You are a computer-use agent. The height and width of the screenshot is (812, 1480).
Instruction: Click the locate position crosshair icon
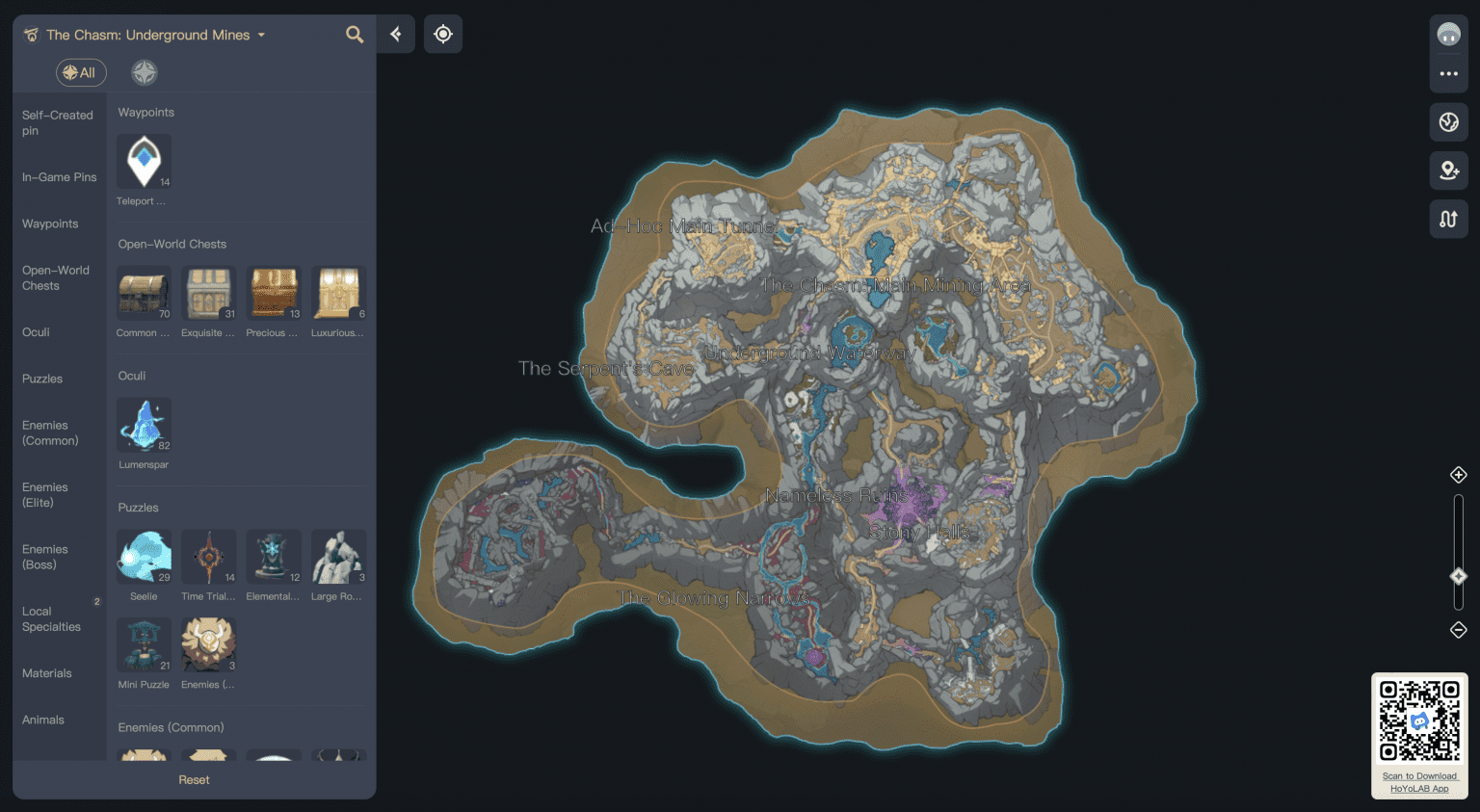pos(443,33)
